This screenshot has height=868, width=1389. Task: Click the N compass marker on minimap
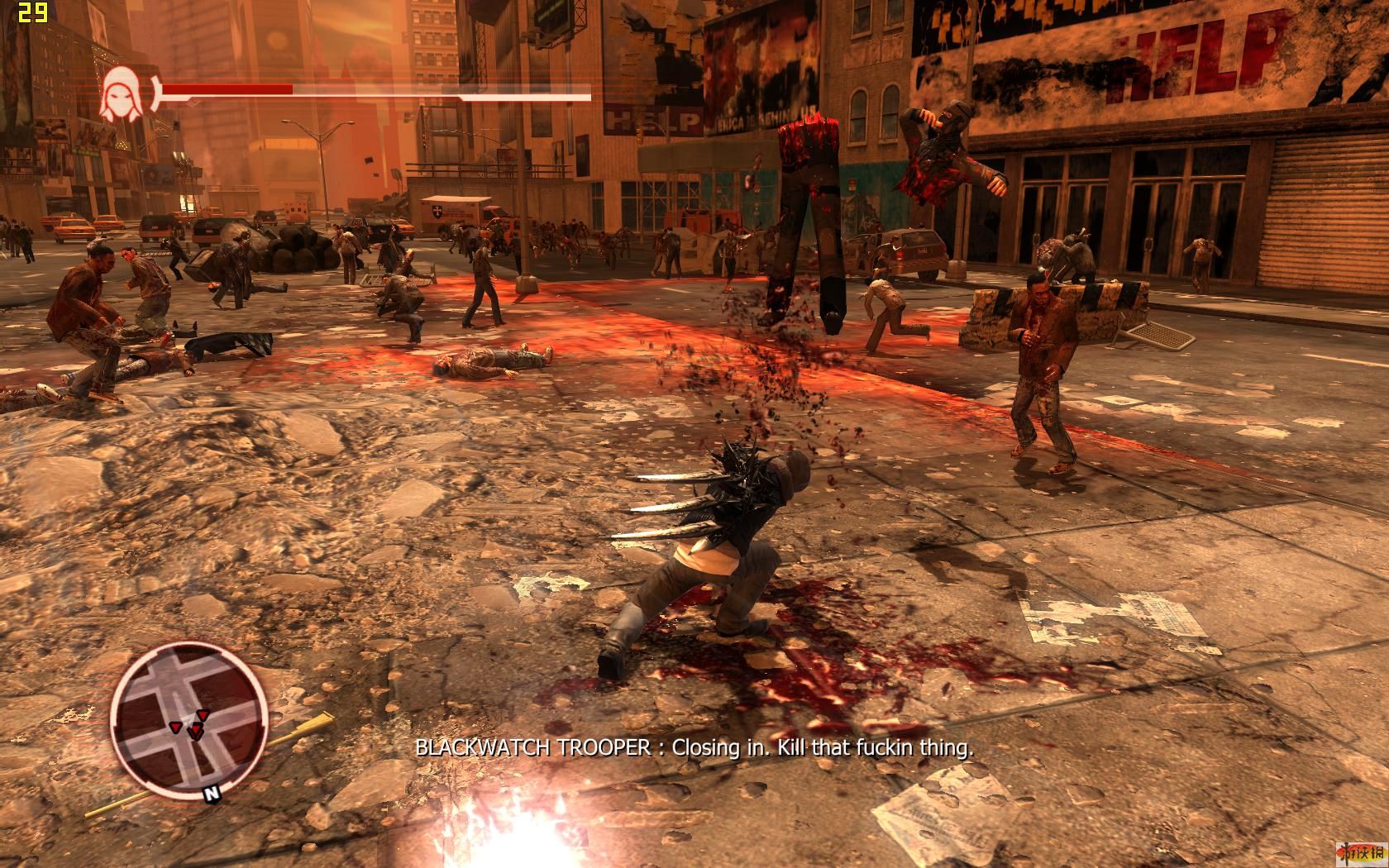(212, 794)
